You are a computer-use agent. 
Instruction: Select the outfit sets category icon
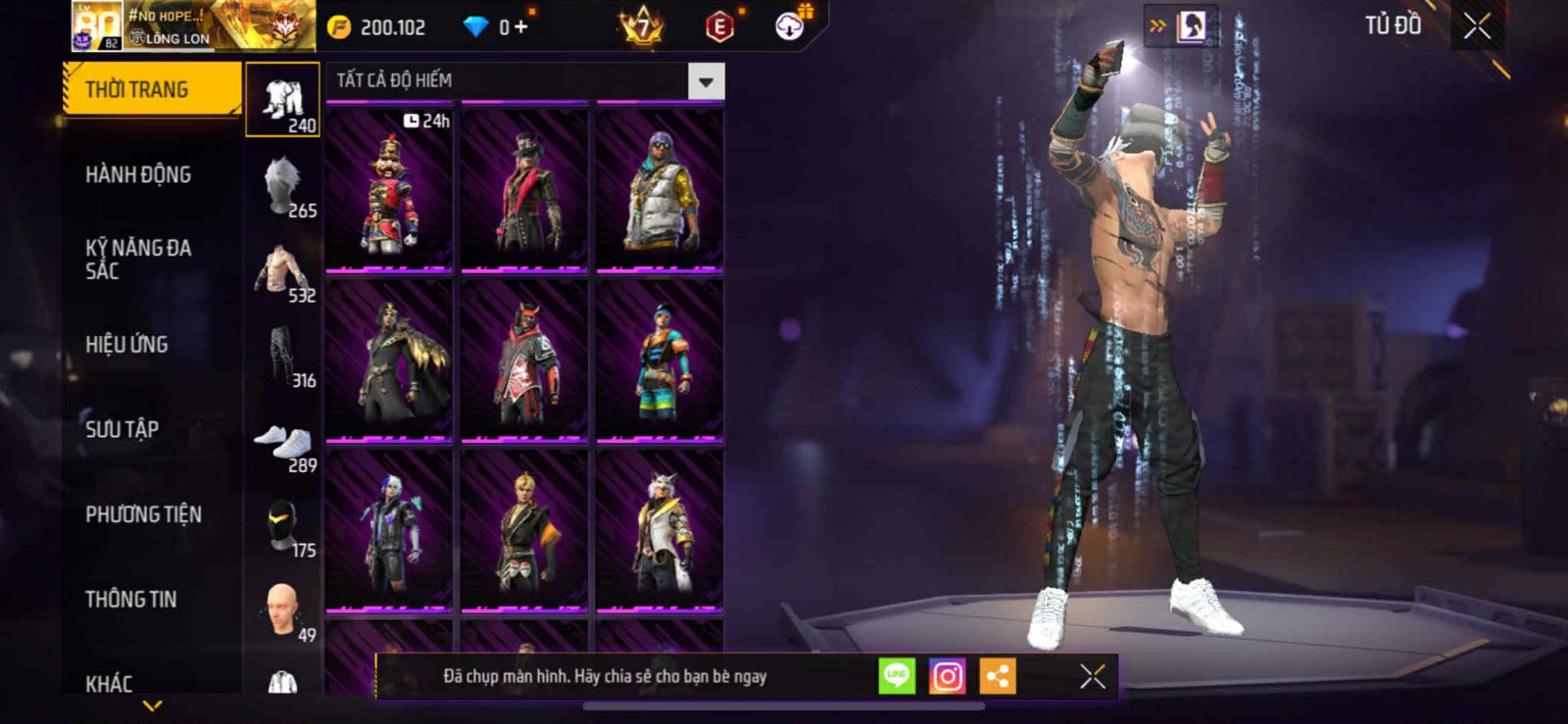click(x=282, y=100)
